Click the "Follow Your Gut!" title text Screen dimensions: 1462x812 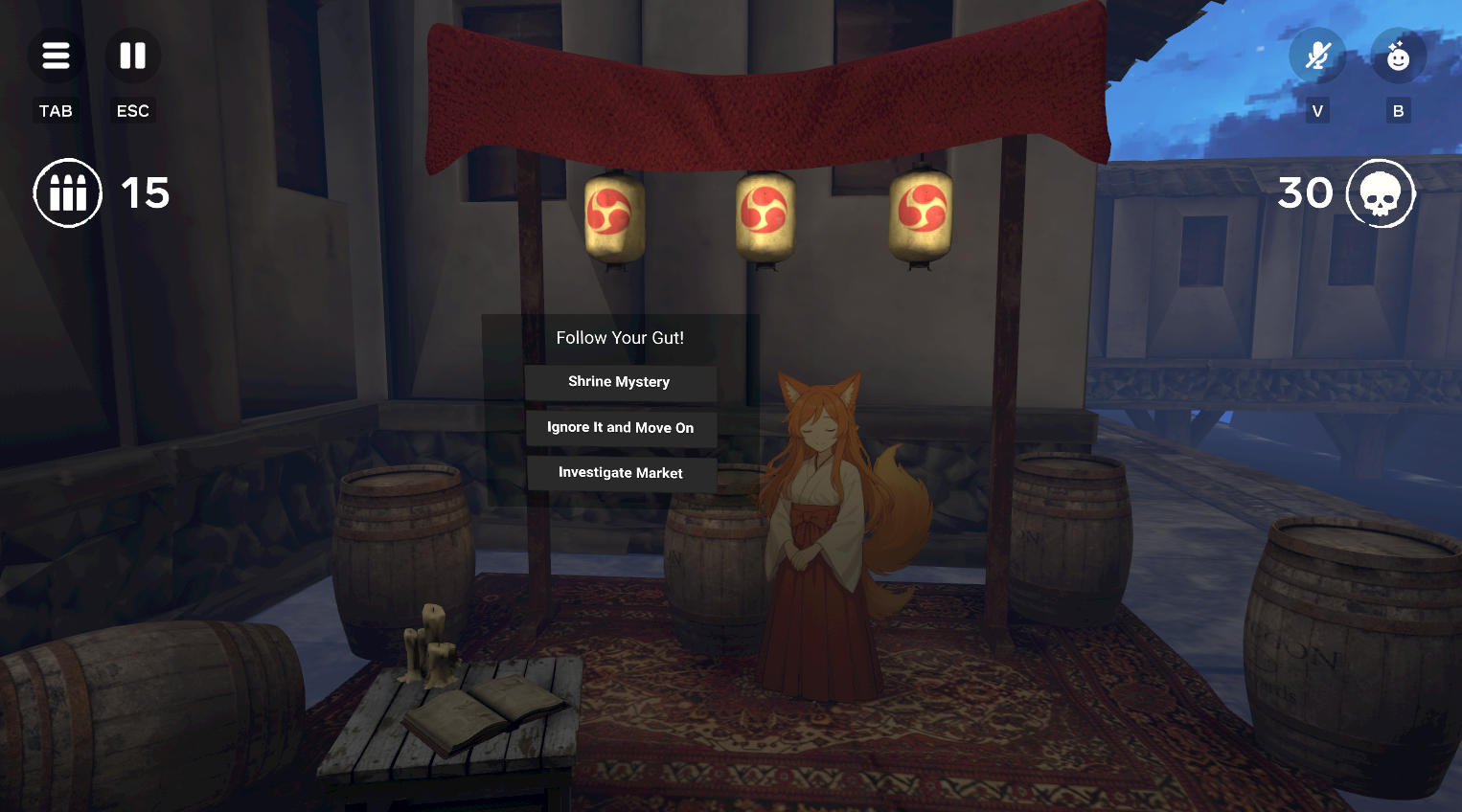click(x=620, y=338)
